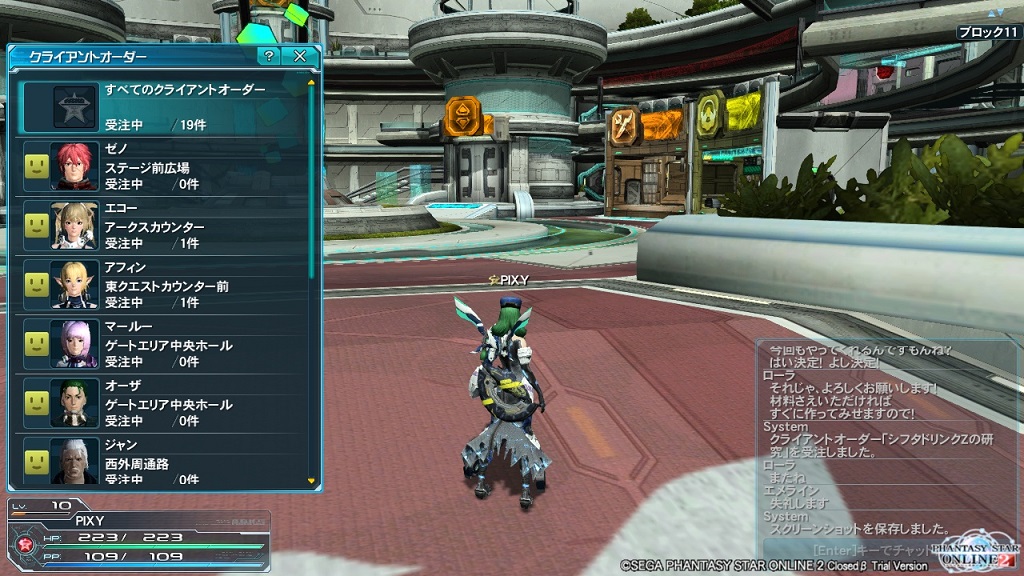Select オーザ's client order row

click(x=163, y=403)
